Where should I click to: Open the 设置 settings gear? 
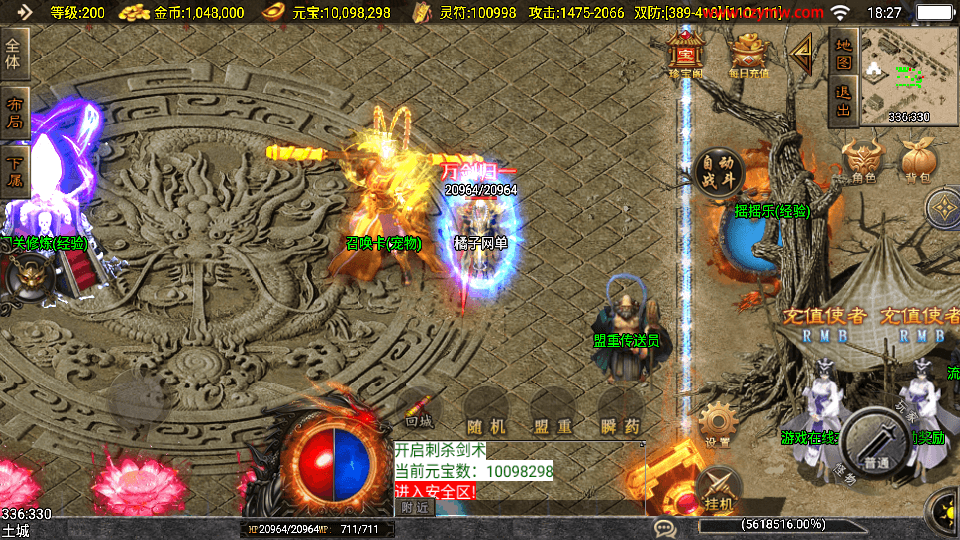point(717,424)
